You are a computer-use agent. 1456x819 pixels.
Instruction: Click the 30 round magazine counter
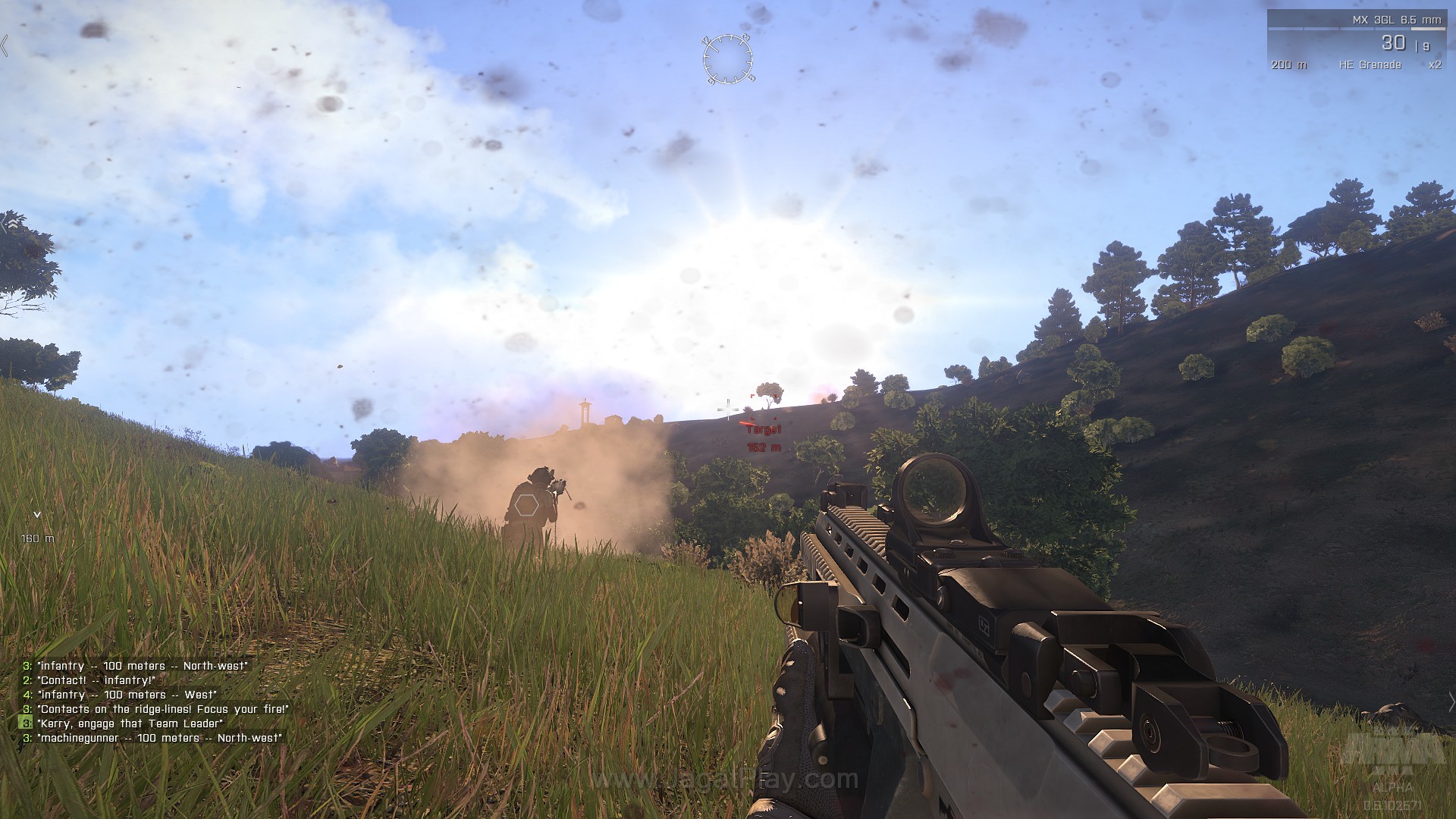(1394, 43)
